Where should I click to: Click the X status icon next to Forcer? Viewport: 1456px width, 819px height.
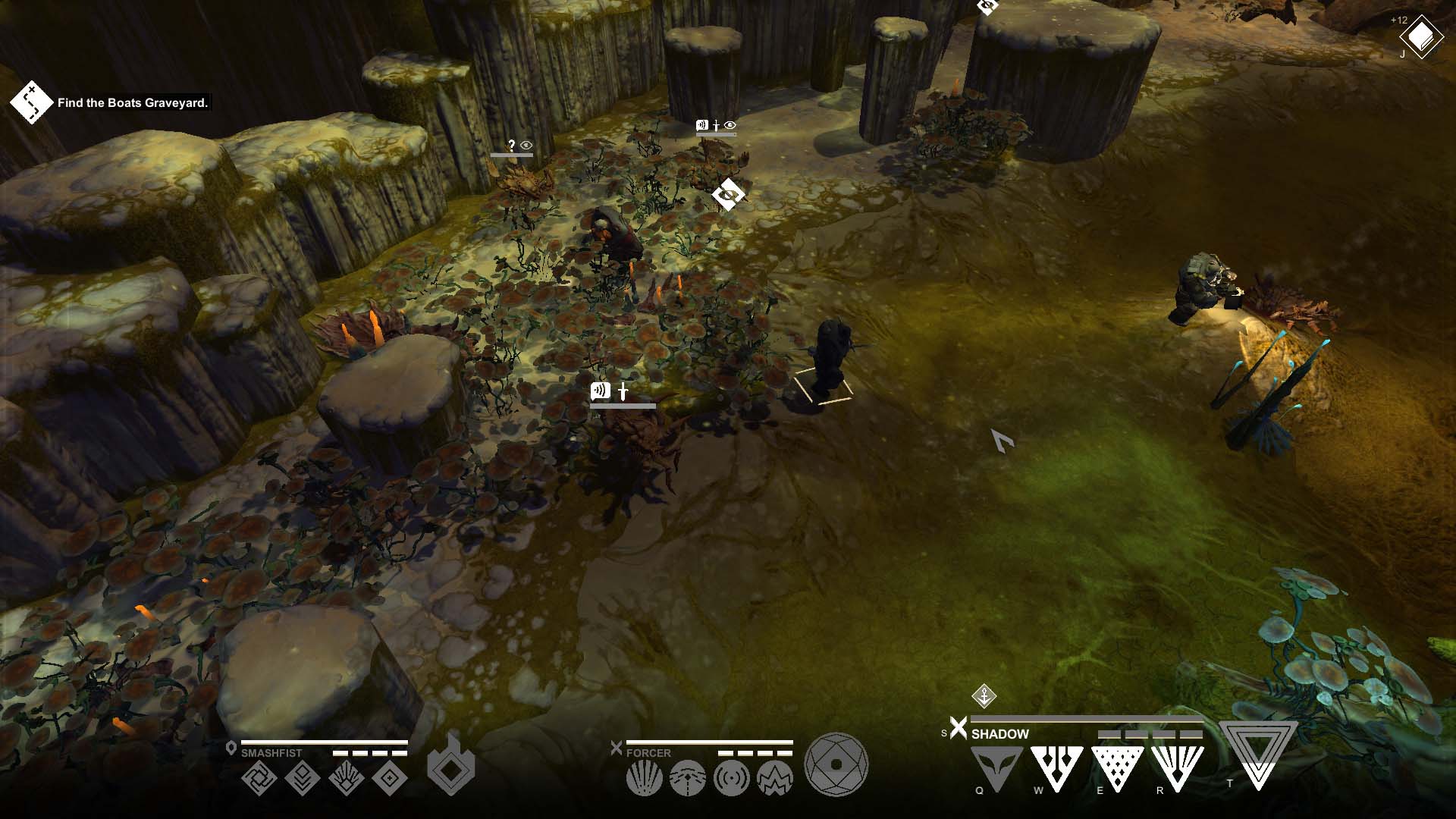[617, 748]
